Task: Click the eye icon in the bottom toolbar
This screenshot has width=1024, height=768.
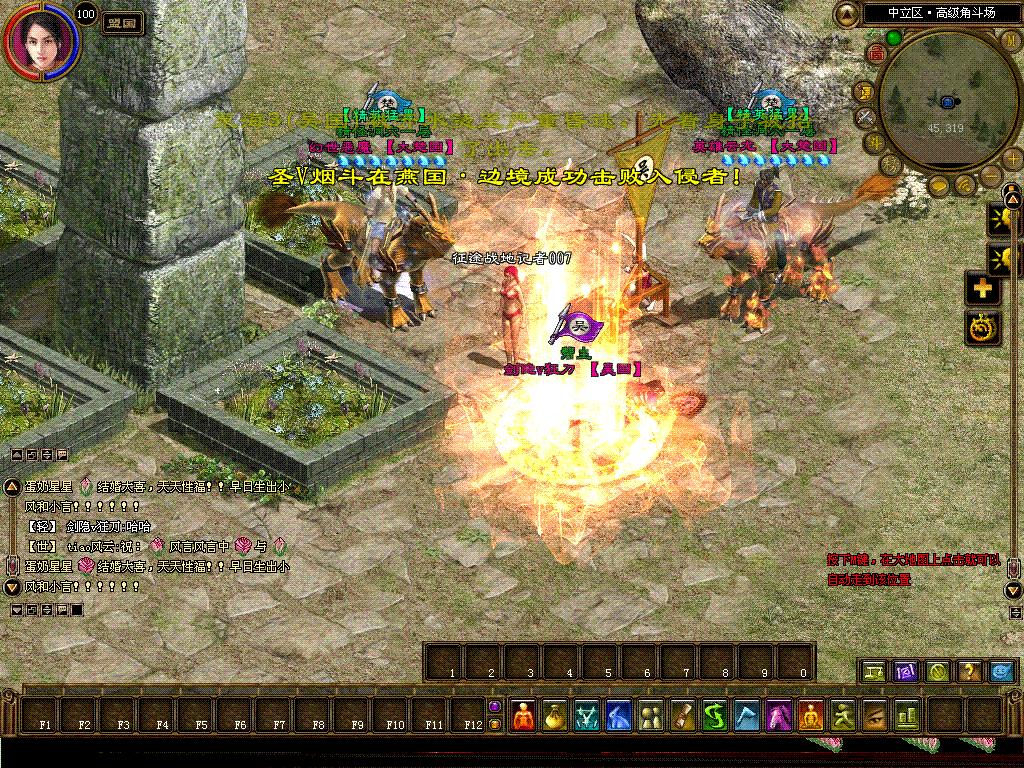Action: [875, 715]
